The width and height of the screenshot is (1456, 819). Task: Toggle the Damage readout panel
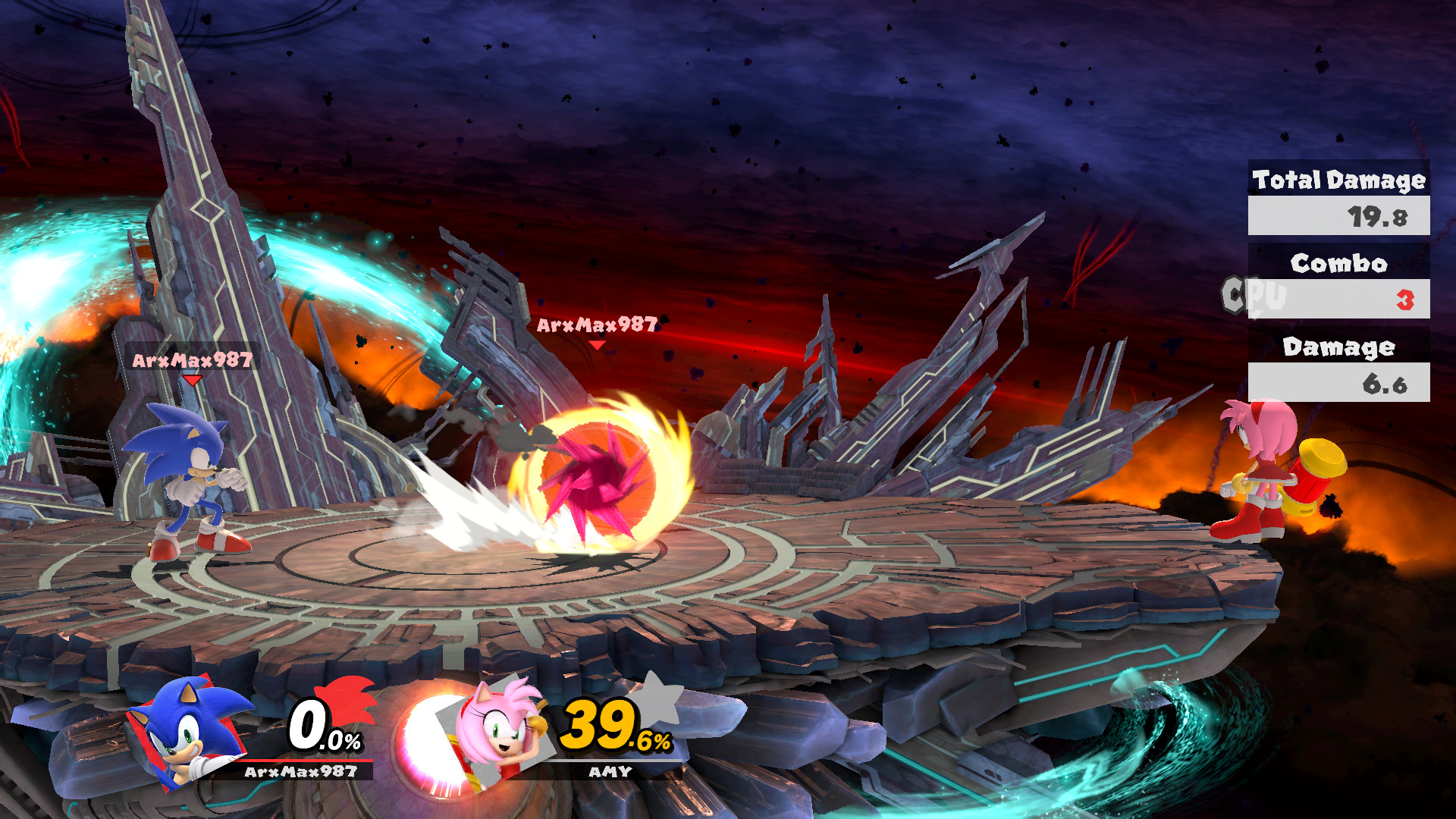coord(1338,347)
